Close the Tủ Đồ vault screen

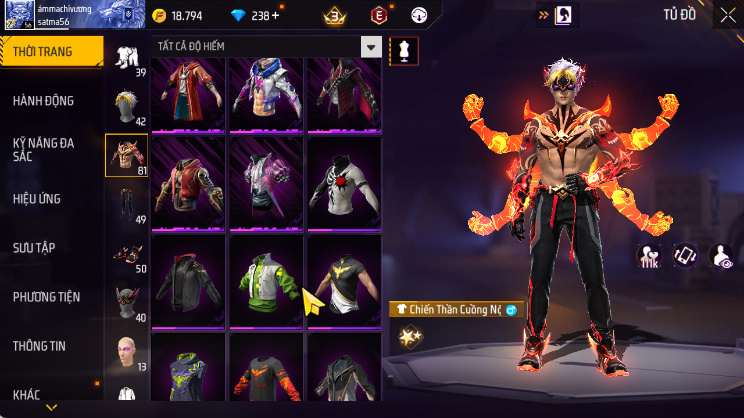[x=727, y=15]
